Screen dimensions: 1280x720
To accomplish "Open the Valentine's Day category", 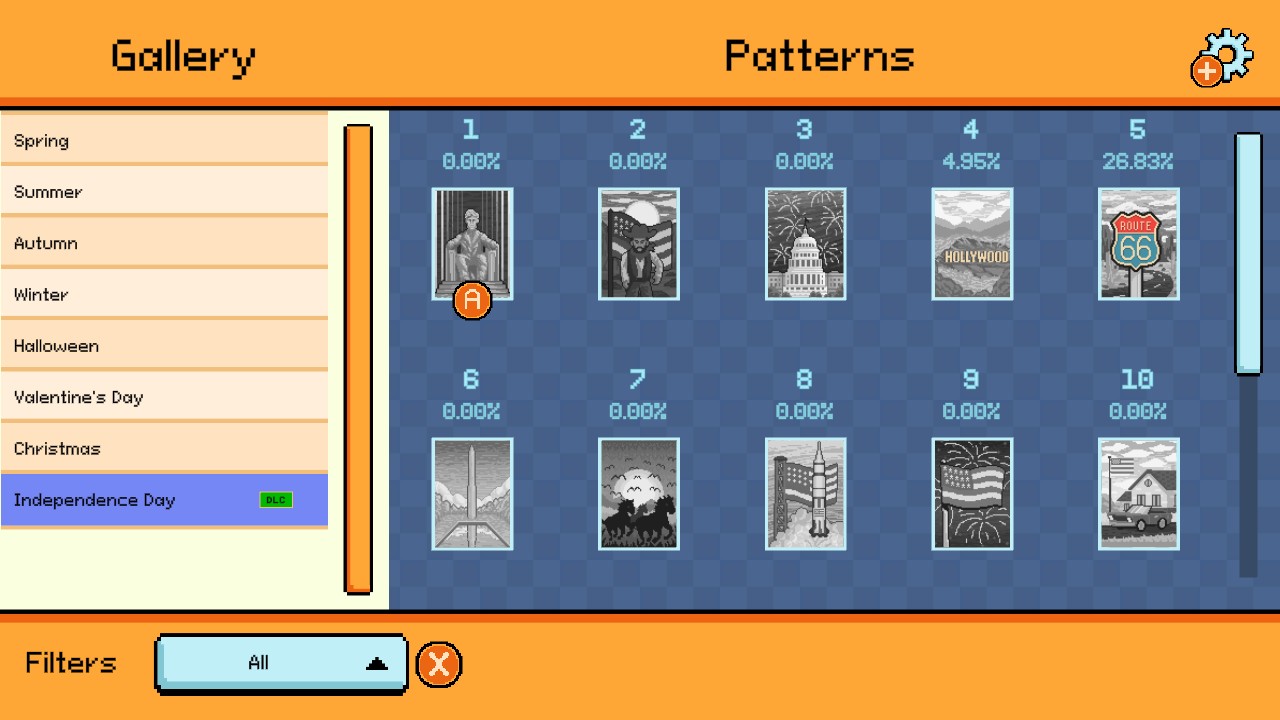I will [165, 397].
